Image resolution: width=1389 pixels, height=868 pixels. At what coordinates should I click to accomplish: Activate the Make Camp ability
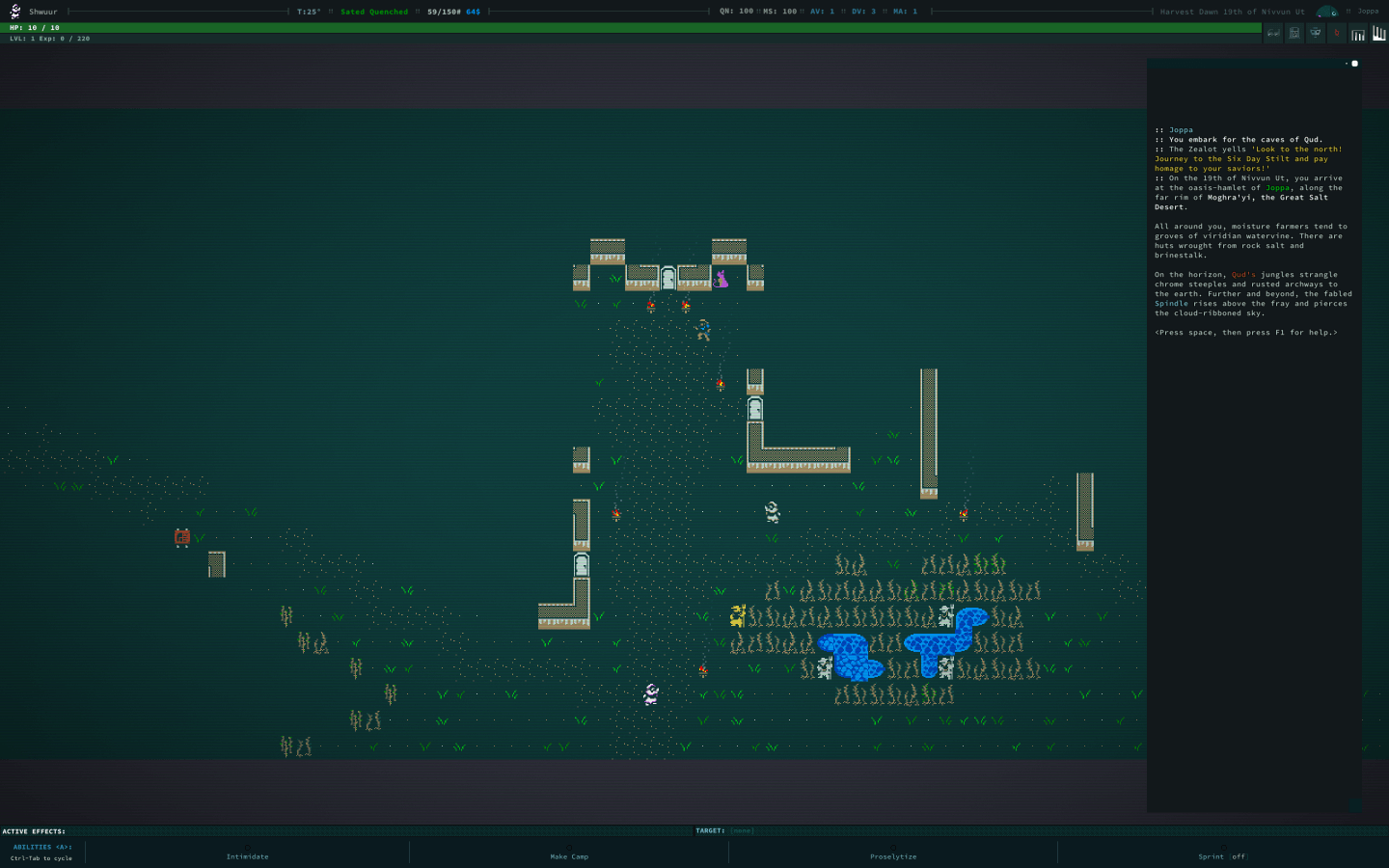tap(569, 856)
